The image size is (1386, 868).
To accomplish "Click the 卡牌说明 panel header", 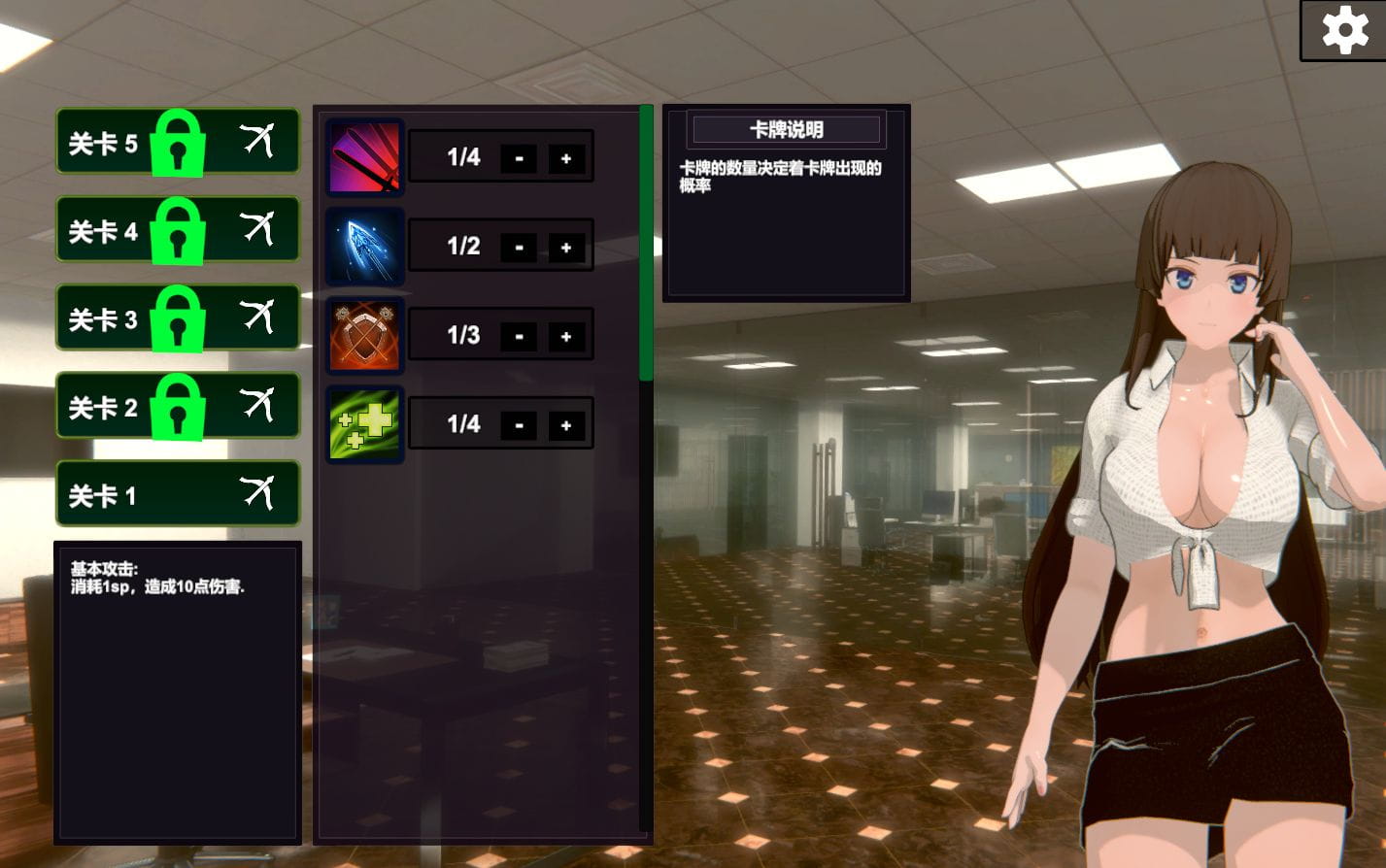I will (785, 129).
